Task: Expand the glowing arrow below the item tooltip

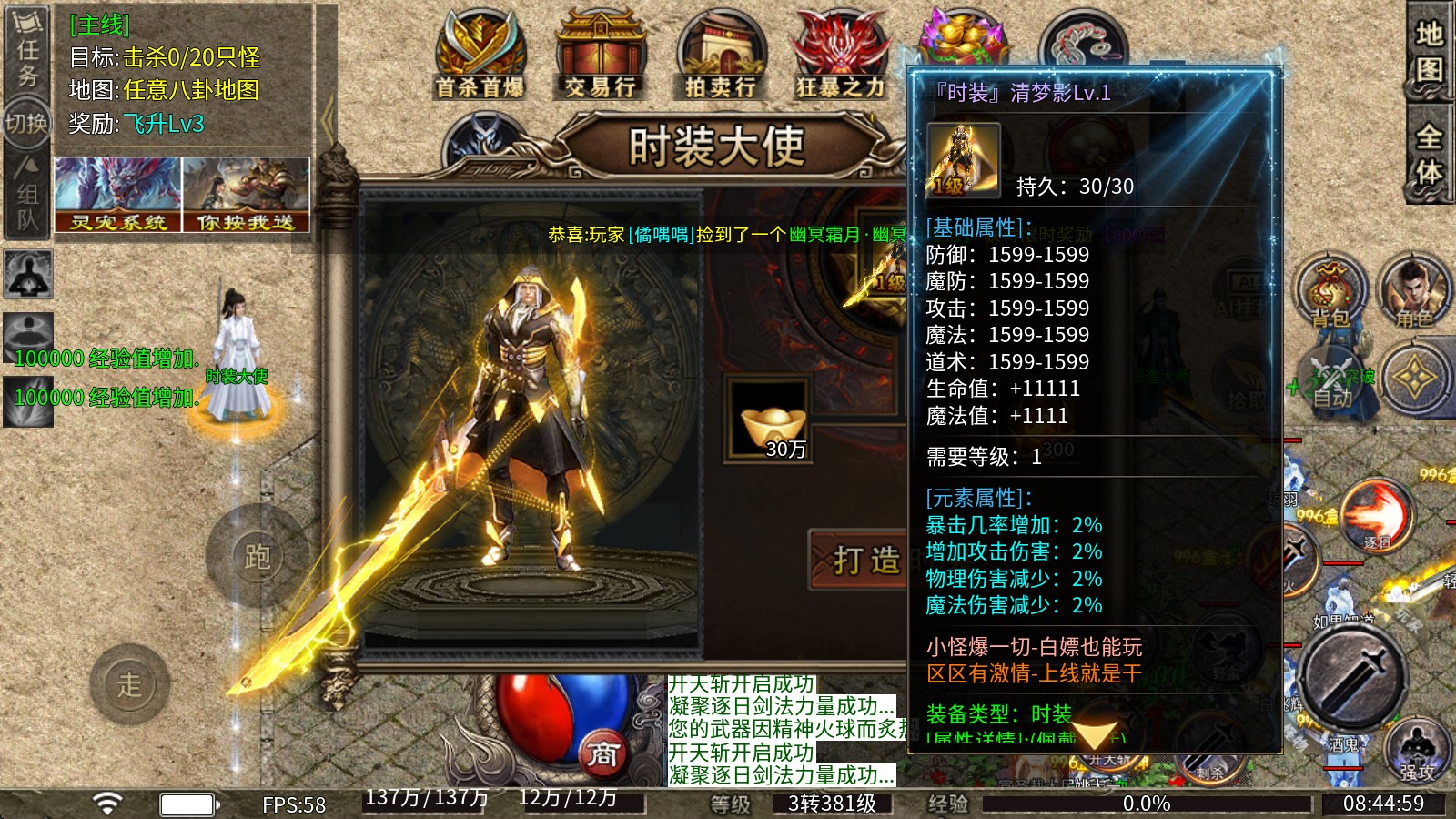Action: point(1097,733)
